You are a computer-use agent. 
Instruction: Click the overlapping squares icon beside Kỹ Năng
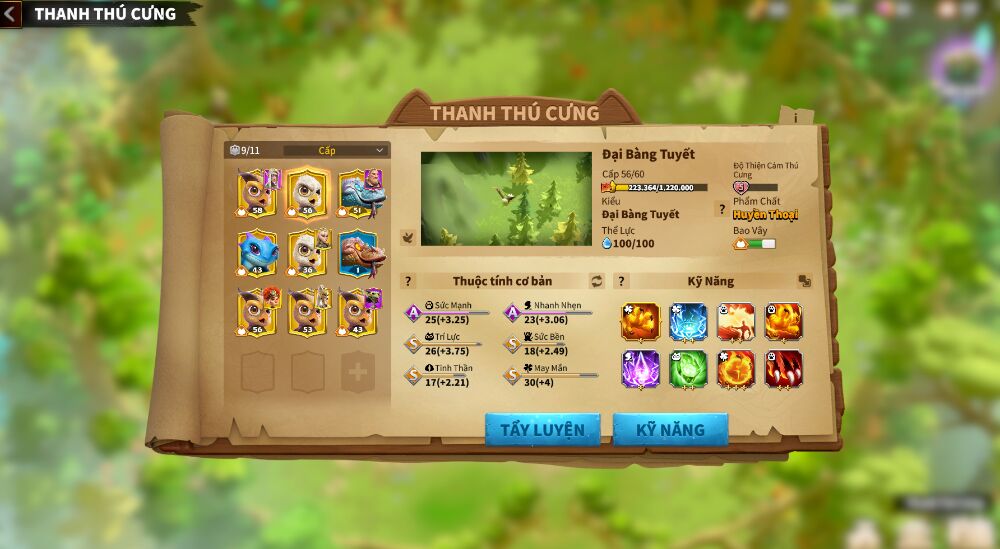tap(804, 281)
